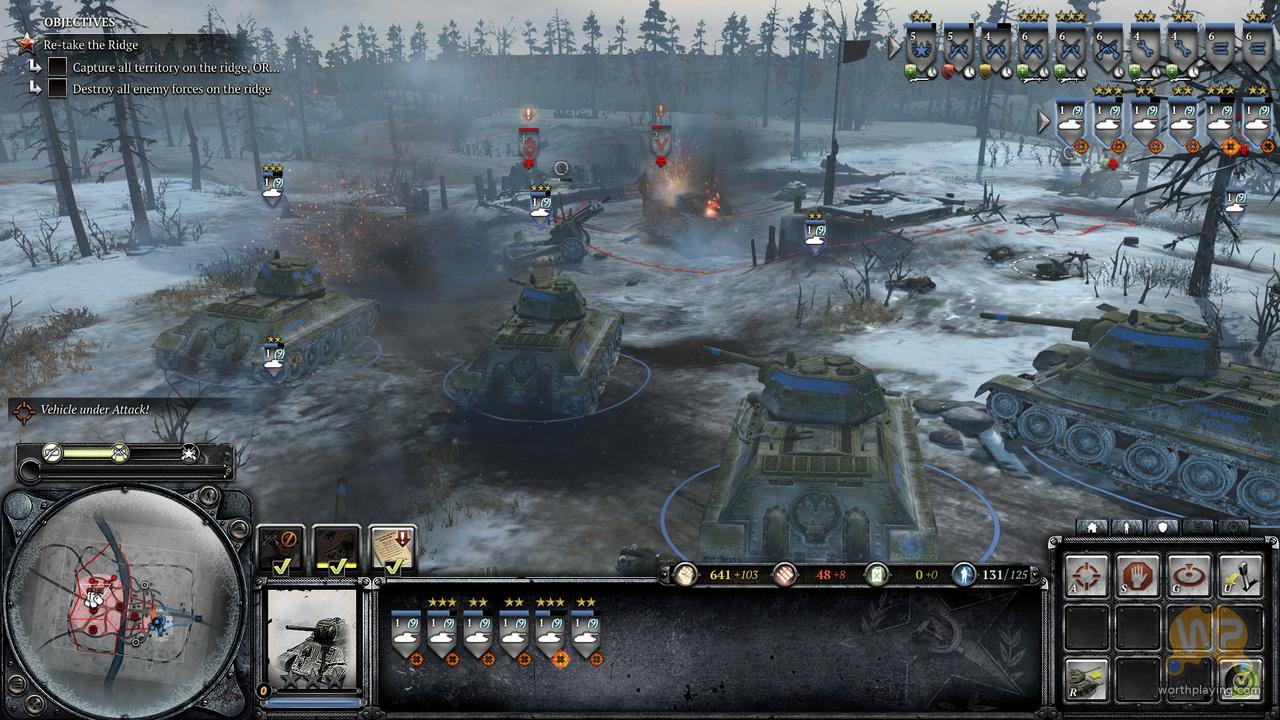Expand the vehicle row arrow beside tank shields

click(1044, 122)
